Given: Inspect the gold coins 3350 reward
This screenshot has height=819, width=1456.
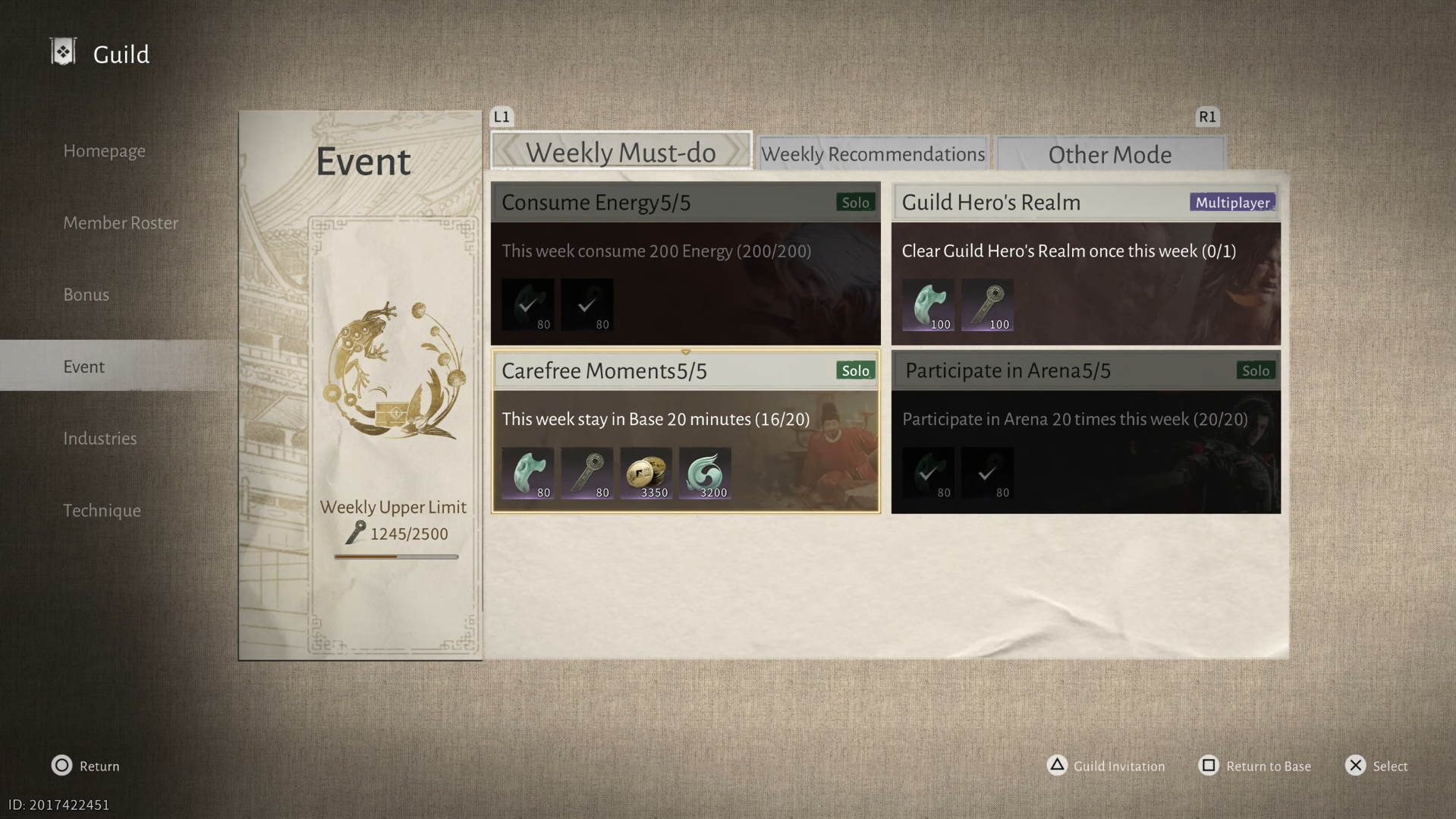Looking at the screenshot, I should point(646,474).
